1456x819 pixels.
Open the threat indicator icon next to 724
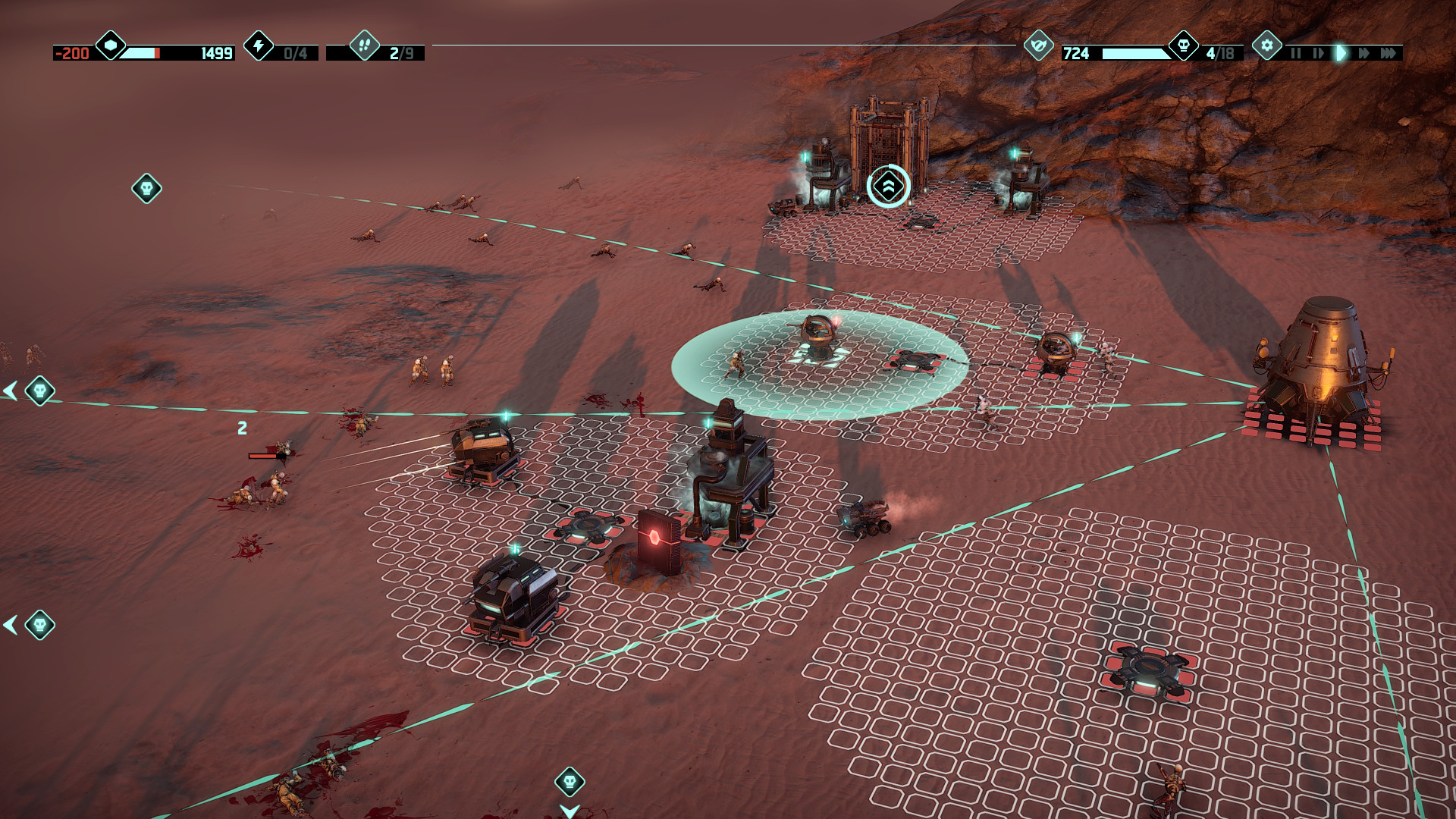[x=1037, y=48]
